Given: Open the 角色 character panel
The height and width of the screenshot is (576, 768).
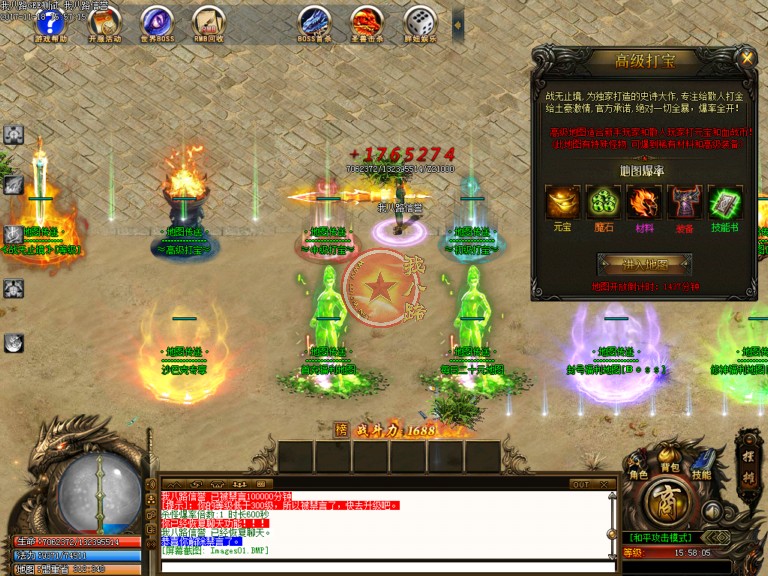Looking at the screenshot, I should click(637, 468).
